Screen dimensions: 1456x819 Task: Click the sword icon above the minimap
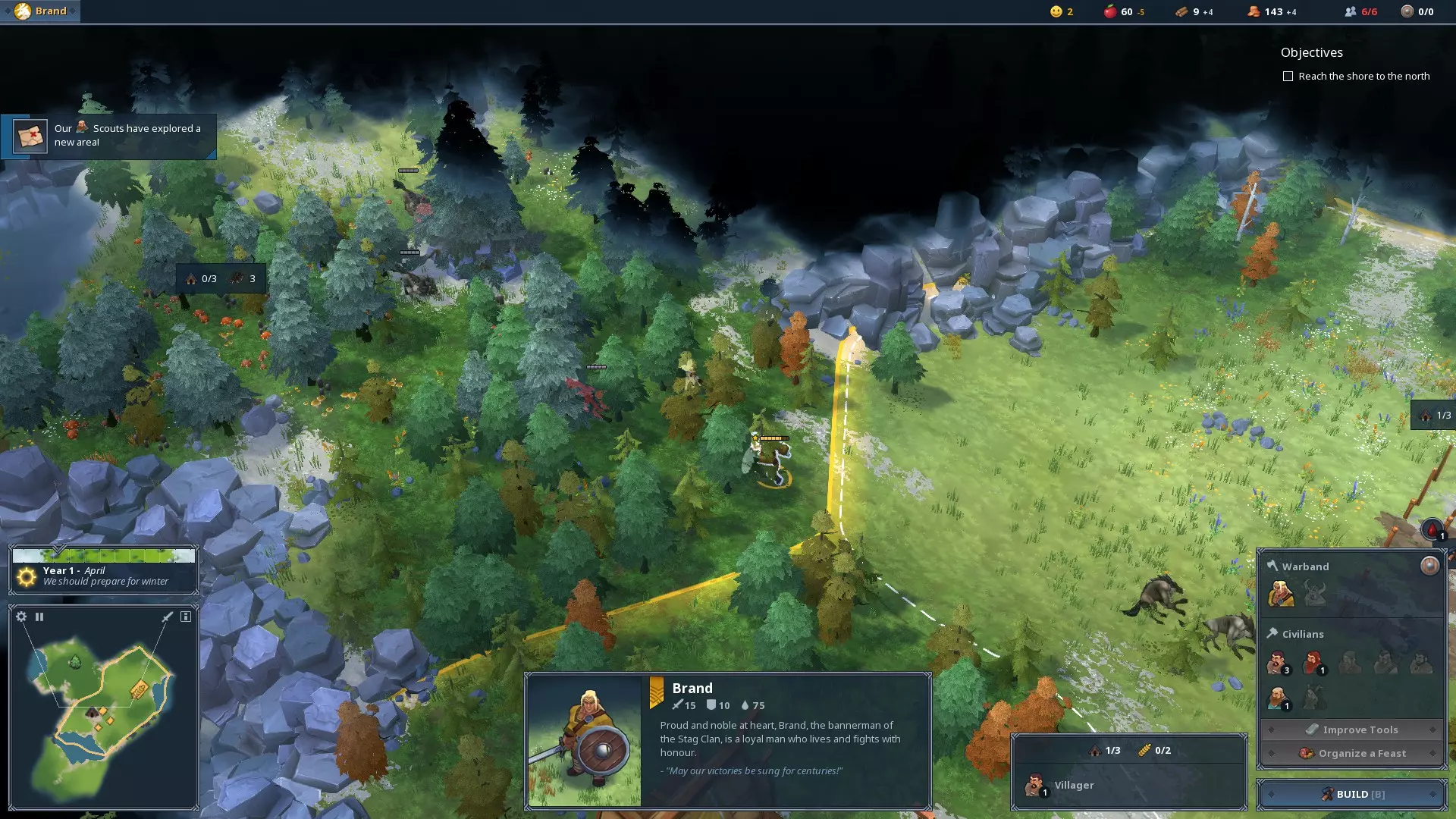(x=168, y=617)
